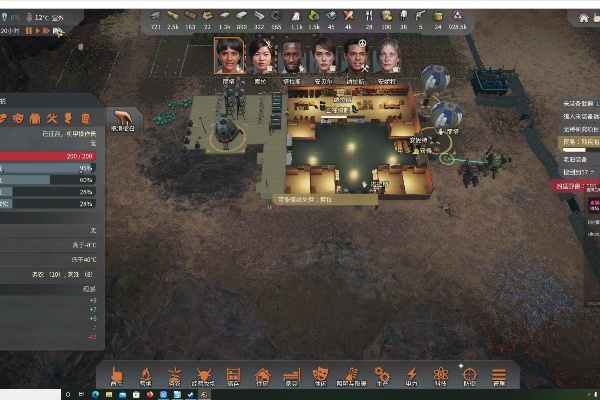Open the hand-icon orders menu in bottom bar
The height and width of the screenshot is (400, 600).
click(x=117, y=374)
